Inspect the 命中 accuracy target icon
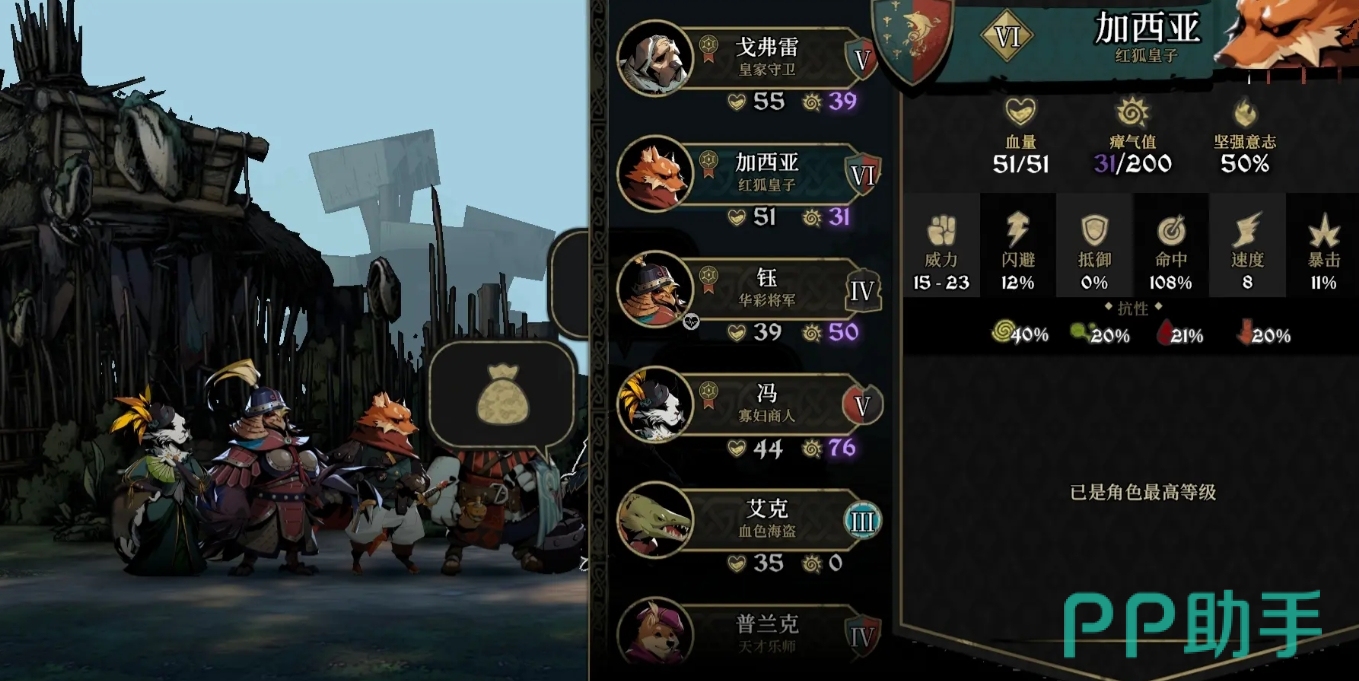This screenshot has height=681, width=1359. point(1171,231)
